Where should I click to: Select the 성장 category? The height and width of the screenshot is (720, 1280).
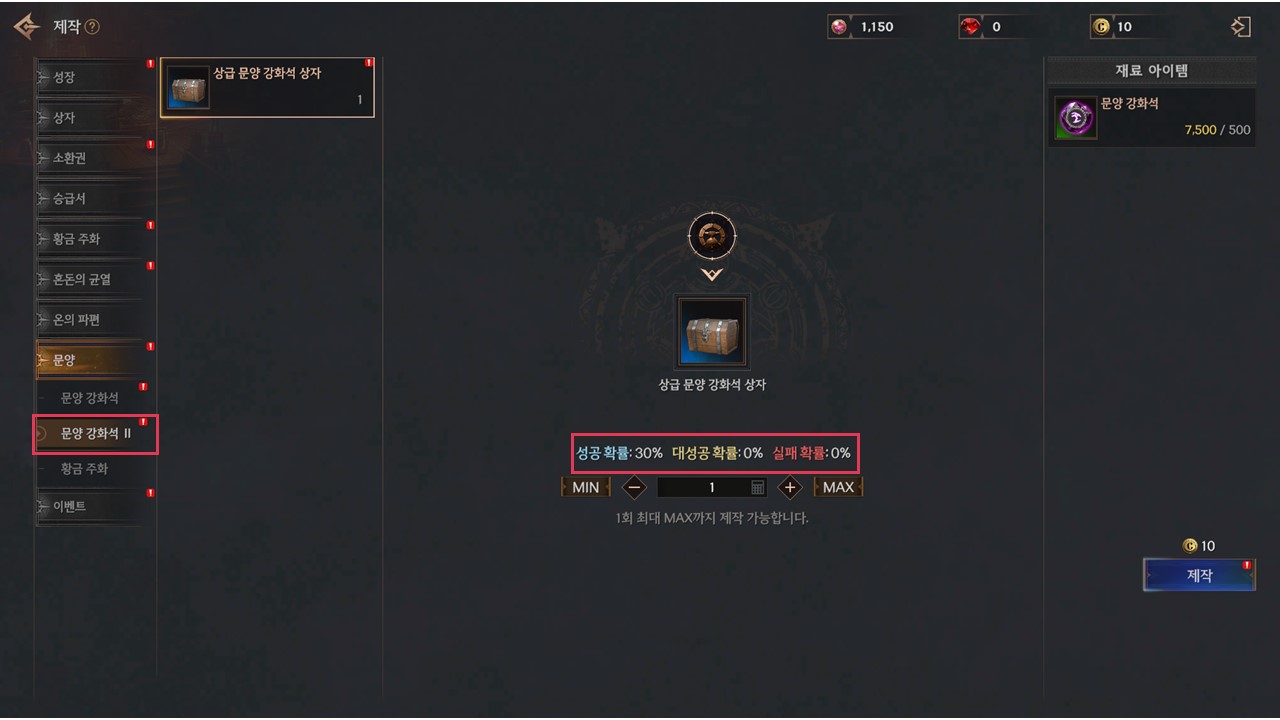click(x=92, y=77)
